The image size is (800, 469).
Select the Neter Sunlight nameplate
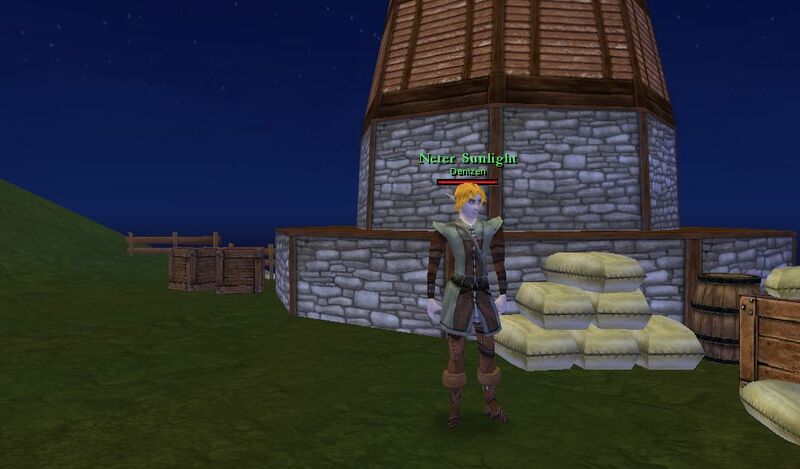pos(467,159)
